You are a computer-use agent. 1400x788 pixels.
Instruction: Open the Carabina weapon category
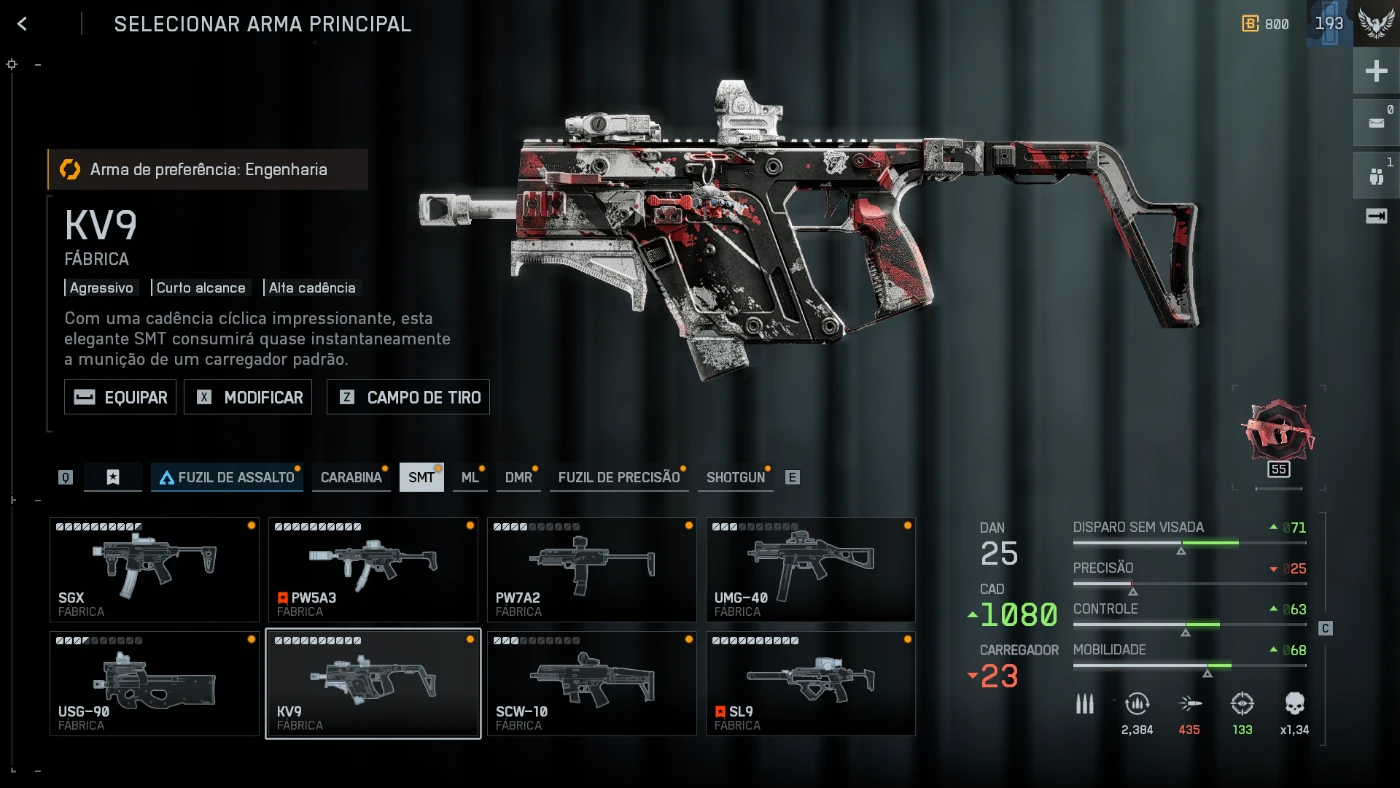(x=351, y=477)
